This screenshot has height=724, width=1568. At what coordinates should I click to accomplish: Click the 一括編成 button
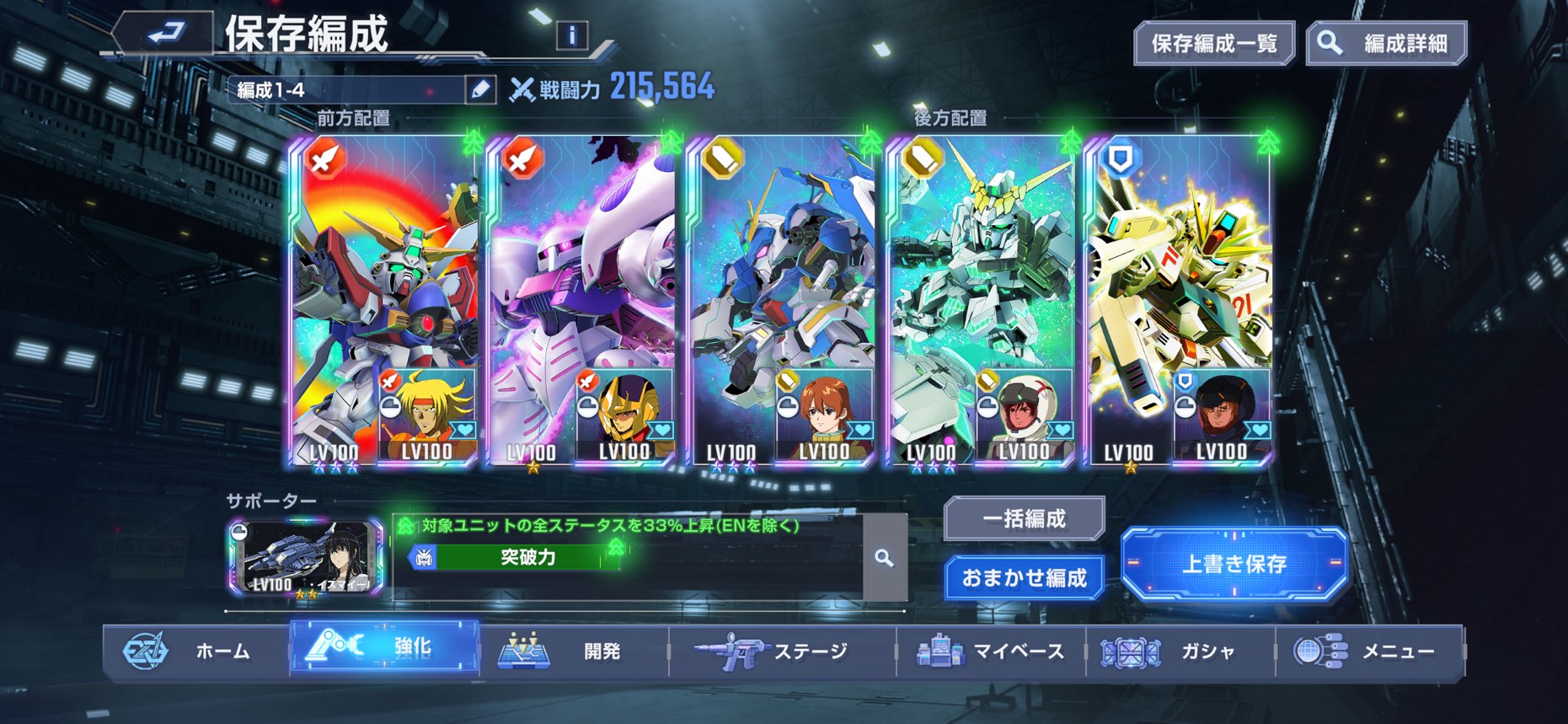tap(1024, 518)
